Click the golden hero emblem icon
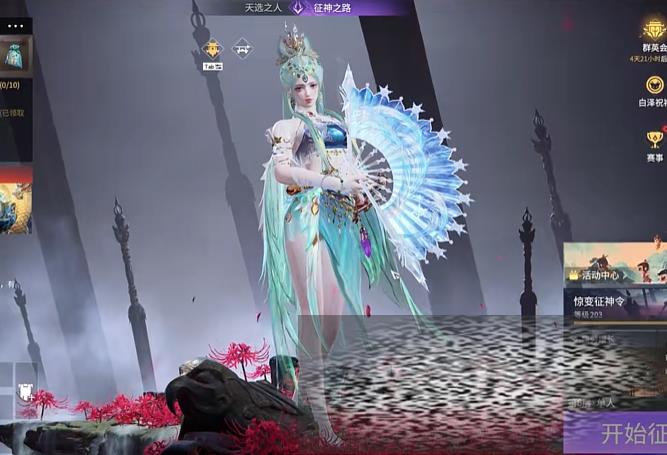Screen dimensions: 667x455 pos(212,49)
